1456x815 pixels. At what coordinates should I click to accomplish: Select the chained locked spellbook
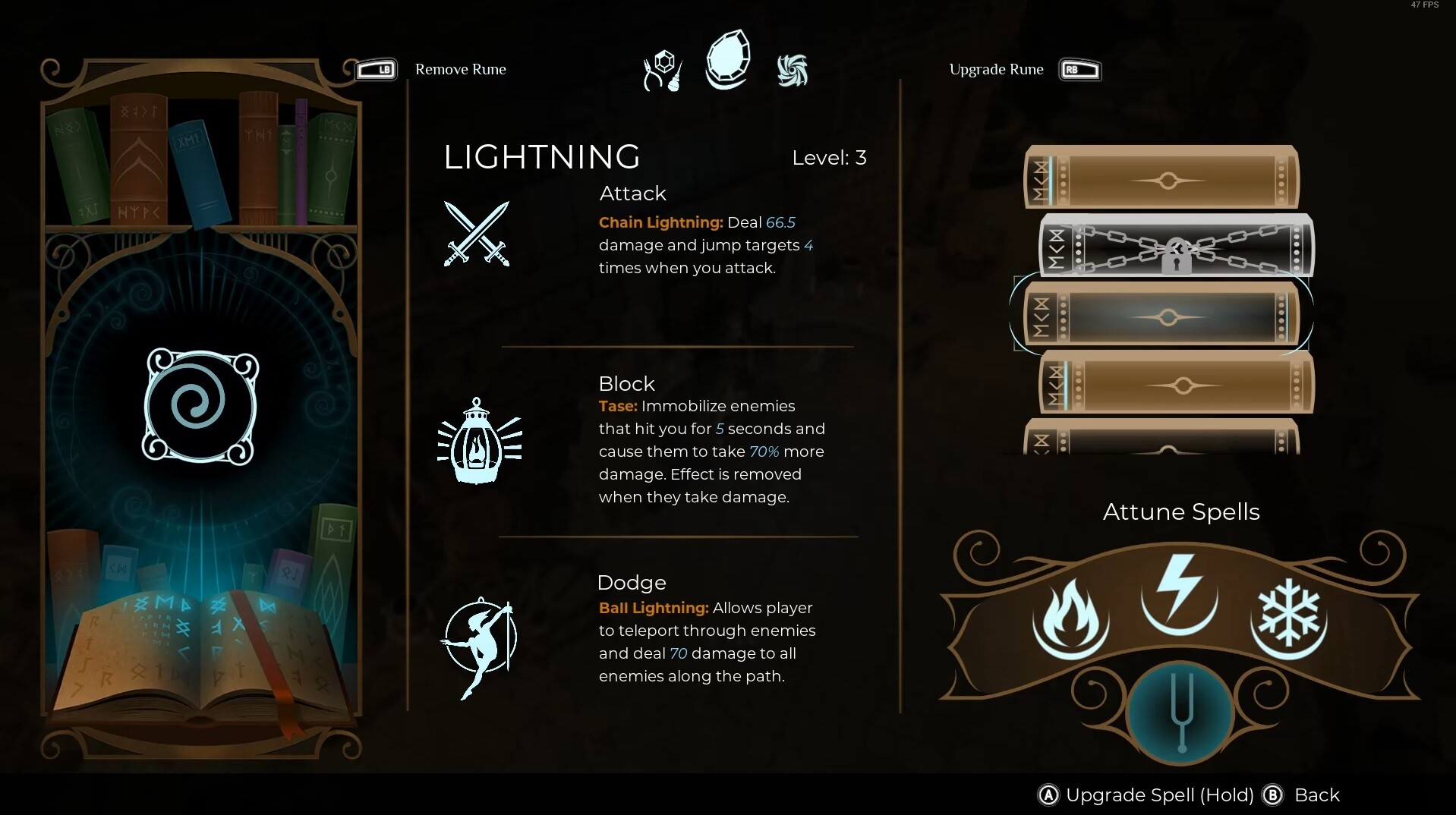pos(1176,247)
